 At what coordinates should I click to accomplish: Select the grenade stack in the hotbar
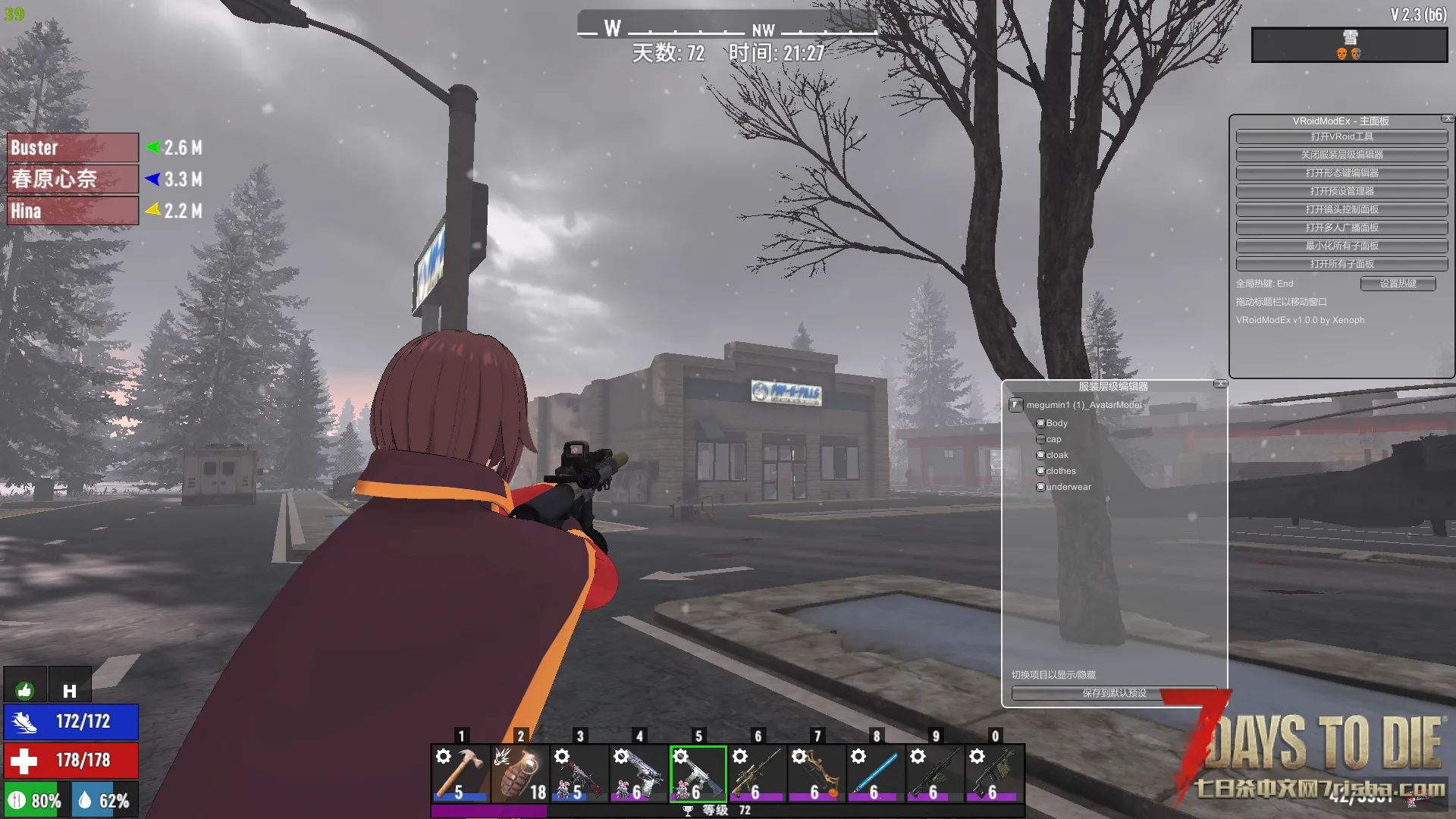pyautogui.click(x=520, y=773)
